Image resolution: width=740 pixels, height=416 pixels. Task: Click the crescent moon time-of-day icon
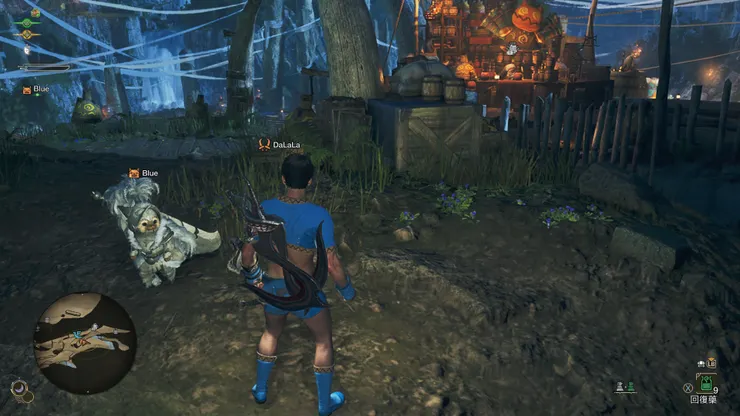pyautogui.click(x=20, y=386)
